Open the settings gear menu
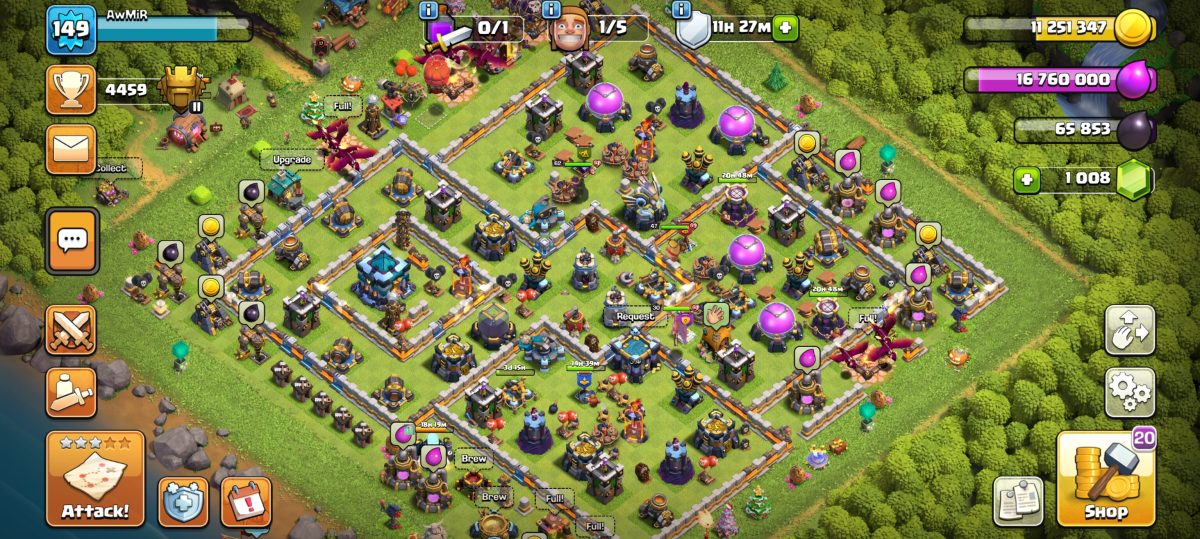This screenshot has width=1200, height=539. (x=1130, y=392)
